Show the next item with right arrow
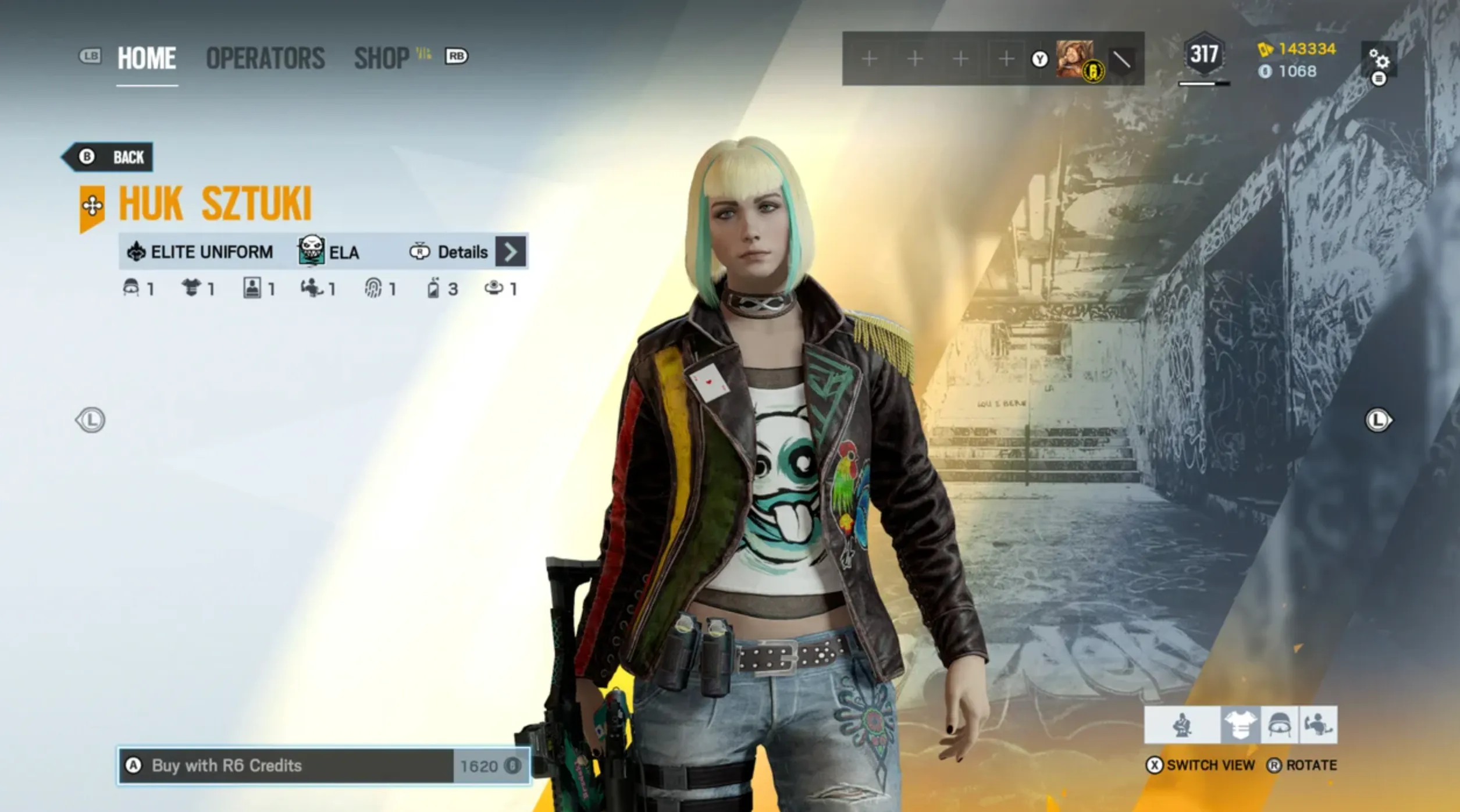Viewport: 1460px width, 812px height. (x=1378, y=420)
